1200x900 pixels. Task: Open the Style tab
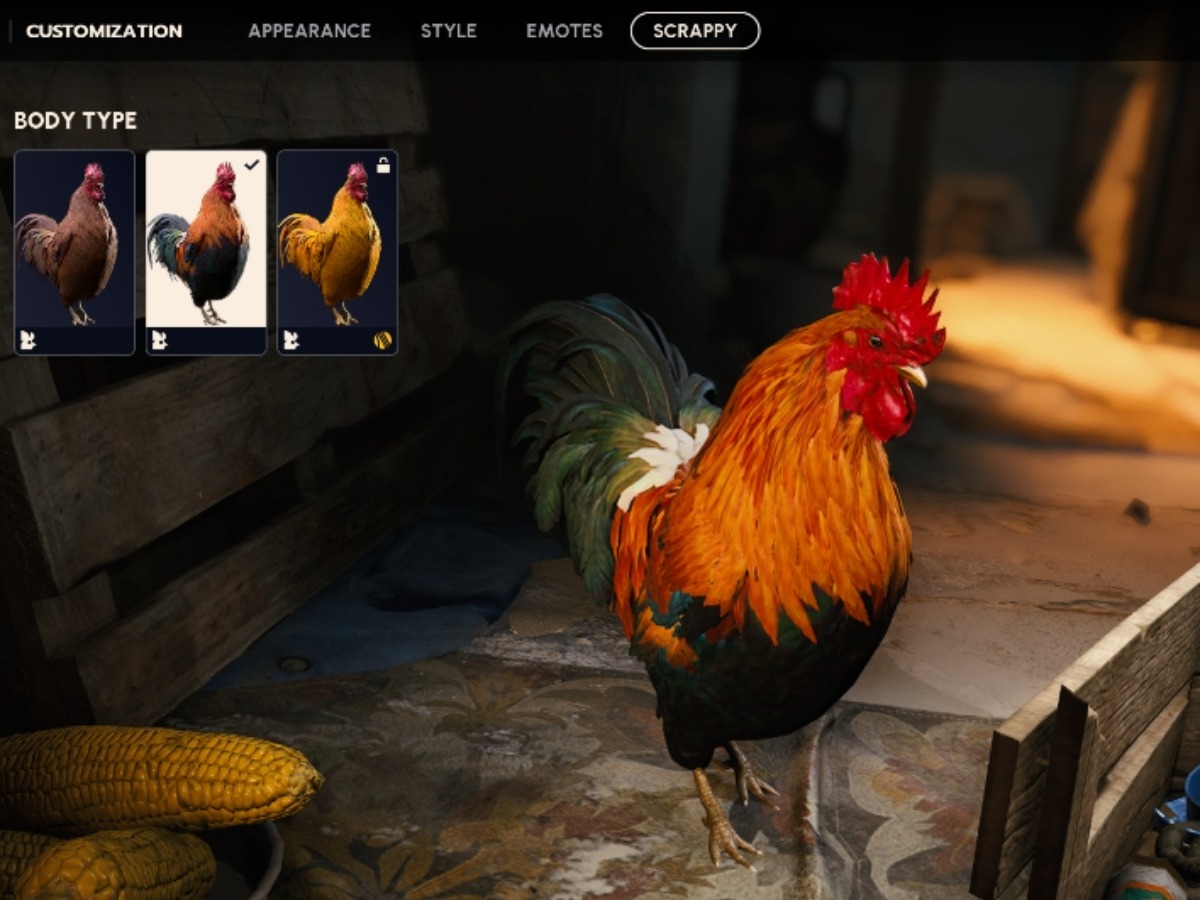[448, 31]
